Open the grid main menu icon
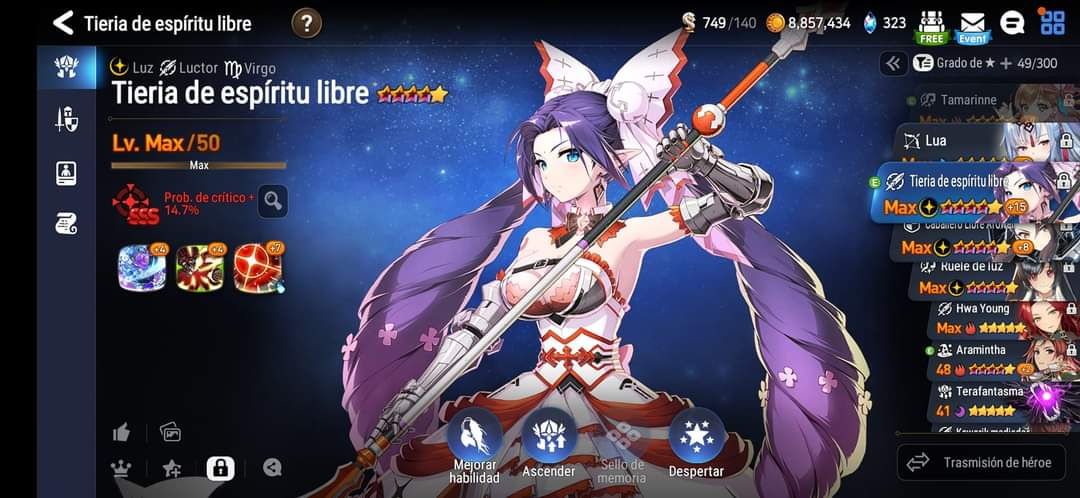The height and width of the screenshot is (498, 1080). click(x=1052, y=22)
